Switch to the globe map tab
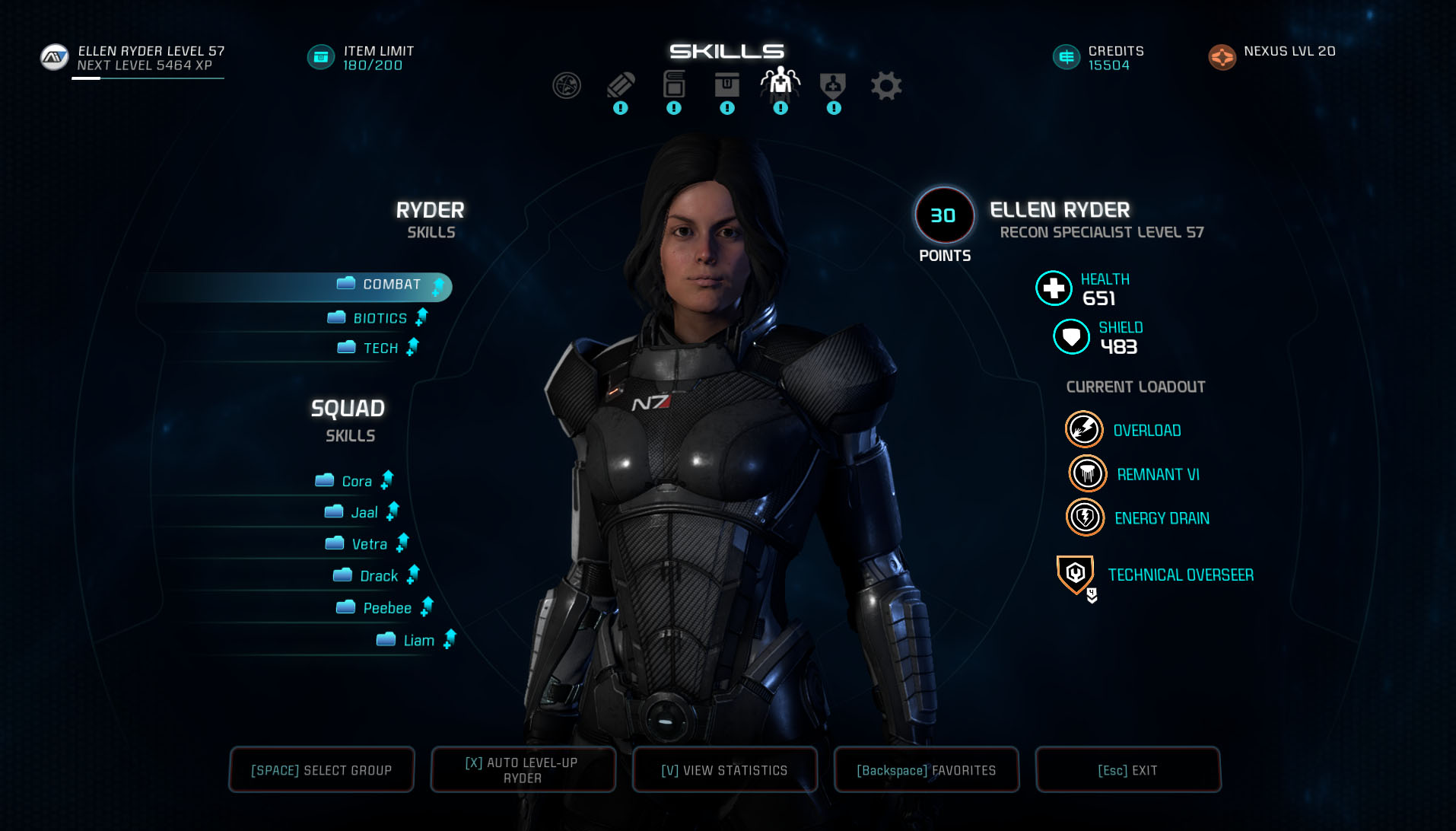Image resolution: width=1456 pixels, height=831 pixels. [x=567, y=86]
